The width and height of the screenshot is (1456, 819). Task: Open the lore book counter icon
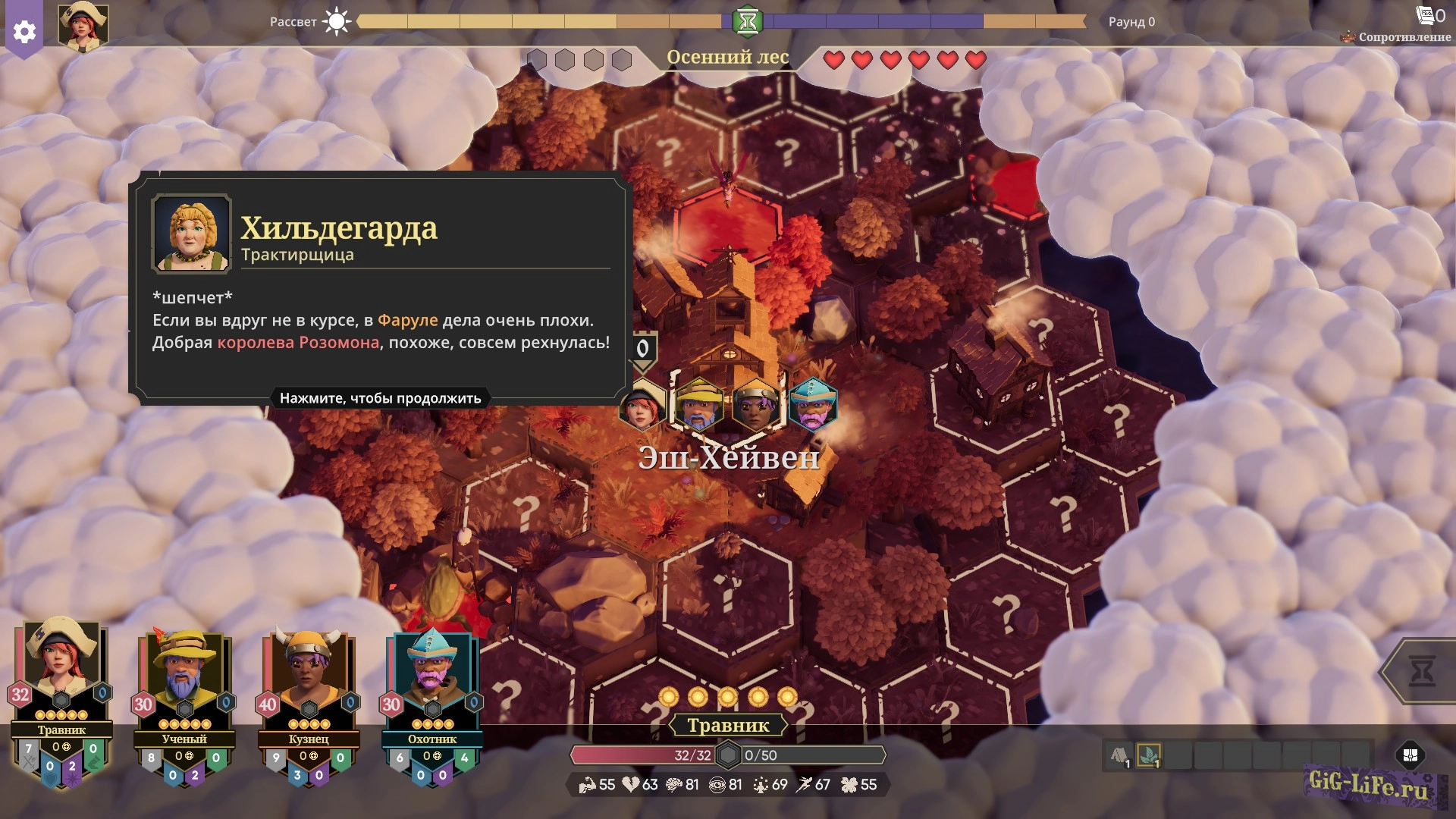[x=1426, y=14]
